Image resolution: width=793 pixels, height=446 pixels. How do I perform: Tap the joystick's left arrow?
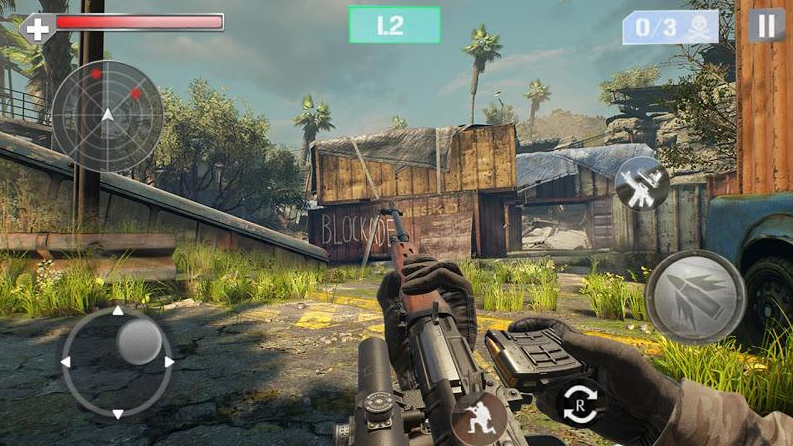pos(66,362)
